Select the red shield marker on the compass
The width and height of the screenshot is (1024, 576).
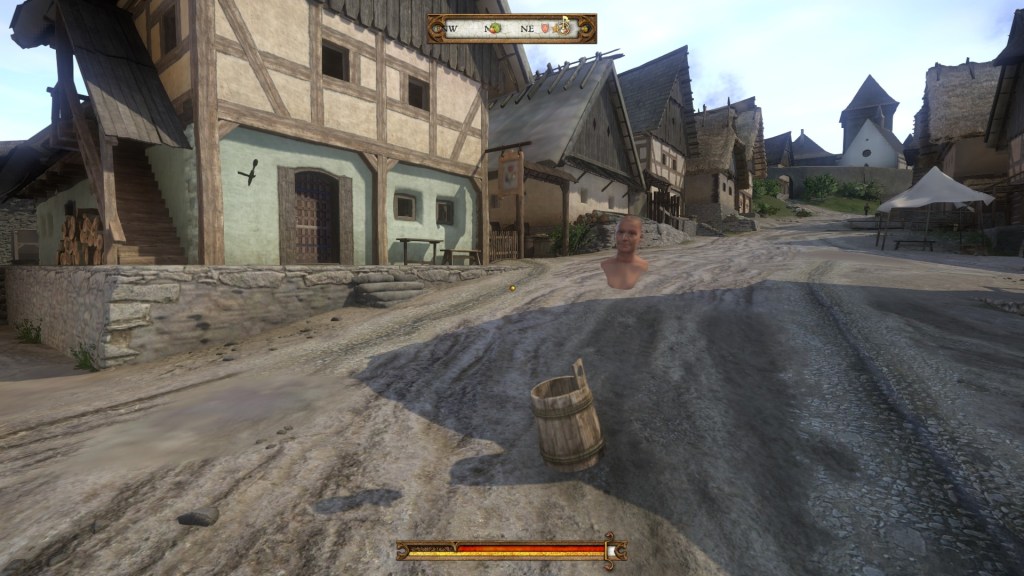pos(544,28)
